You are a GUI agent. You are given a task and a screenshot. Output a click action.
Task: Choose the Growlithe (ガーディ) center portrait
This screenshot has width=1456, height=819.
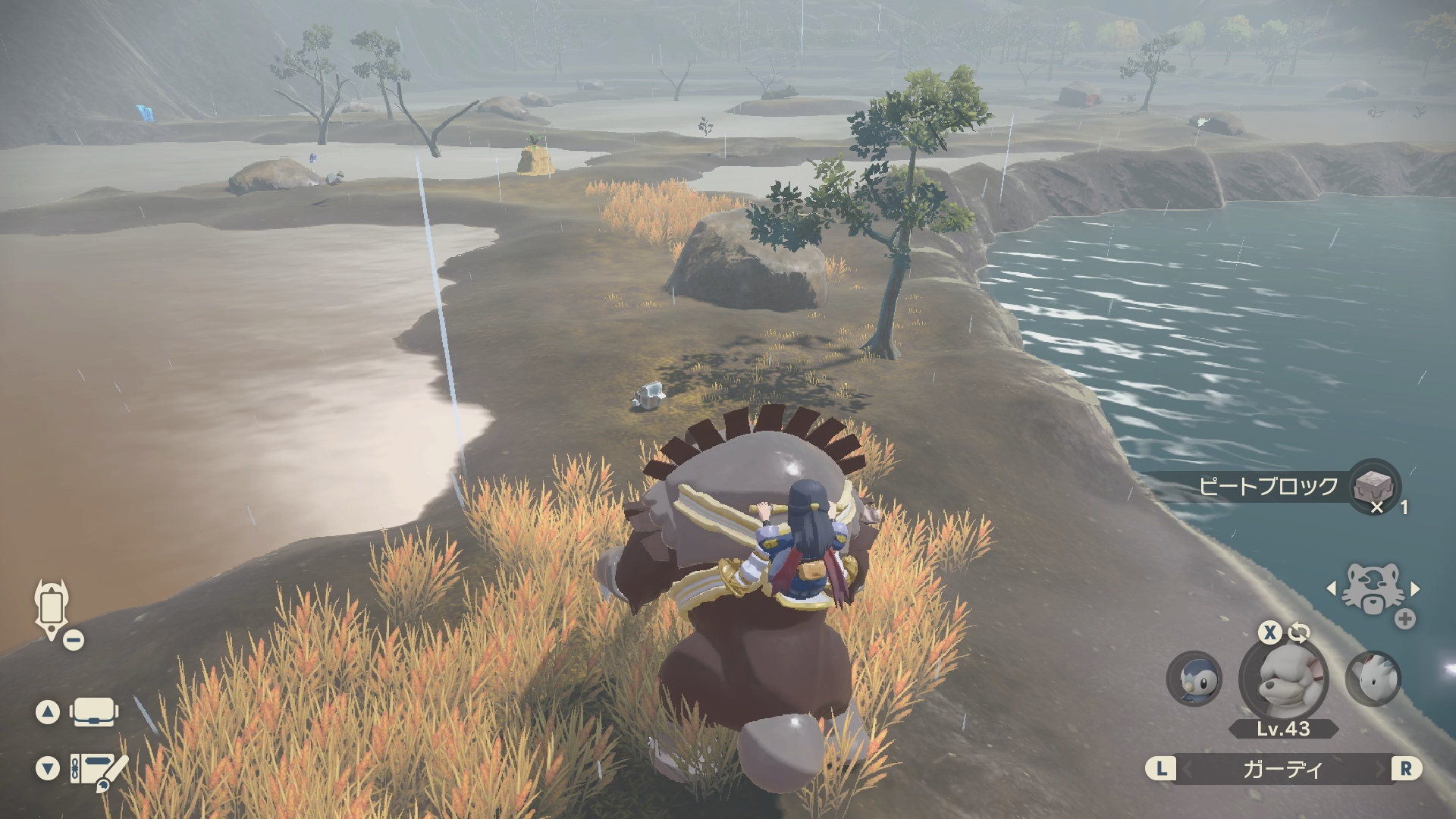click(1283, 679)
